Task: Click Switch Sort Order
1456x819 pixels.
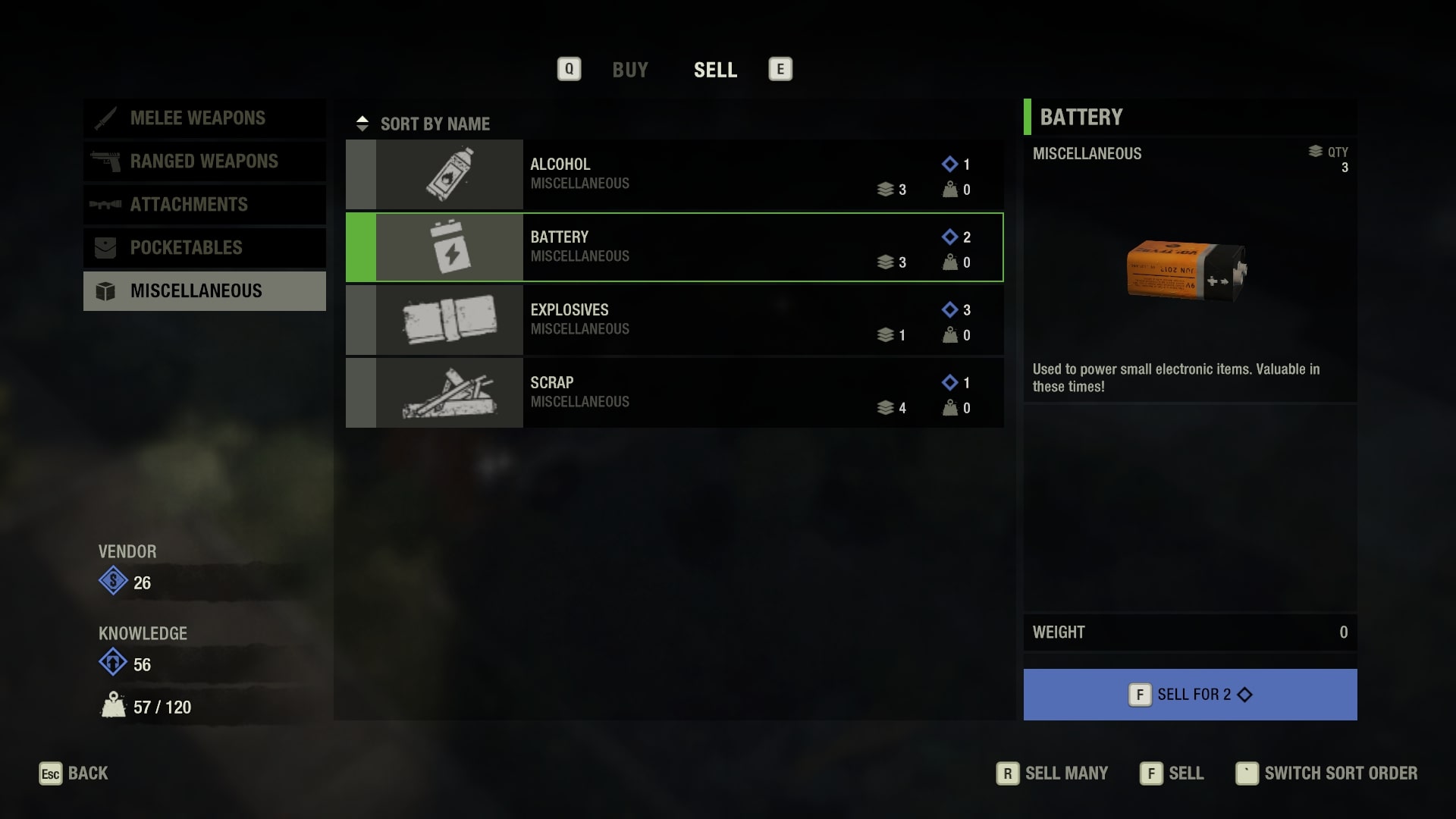Action: click(1327, 773)
